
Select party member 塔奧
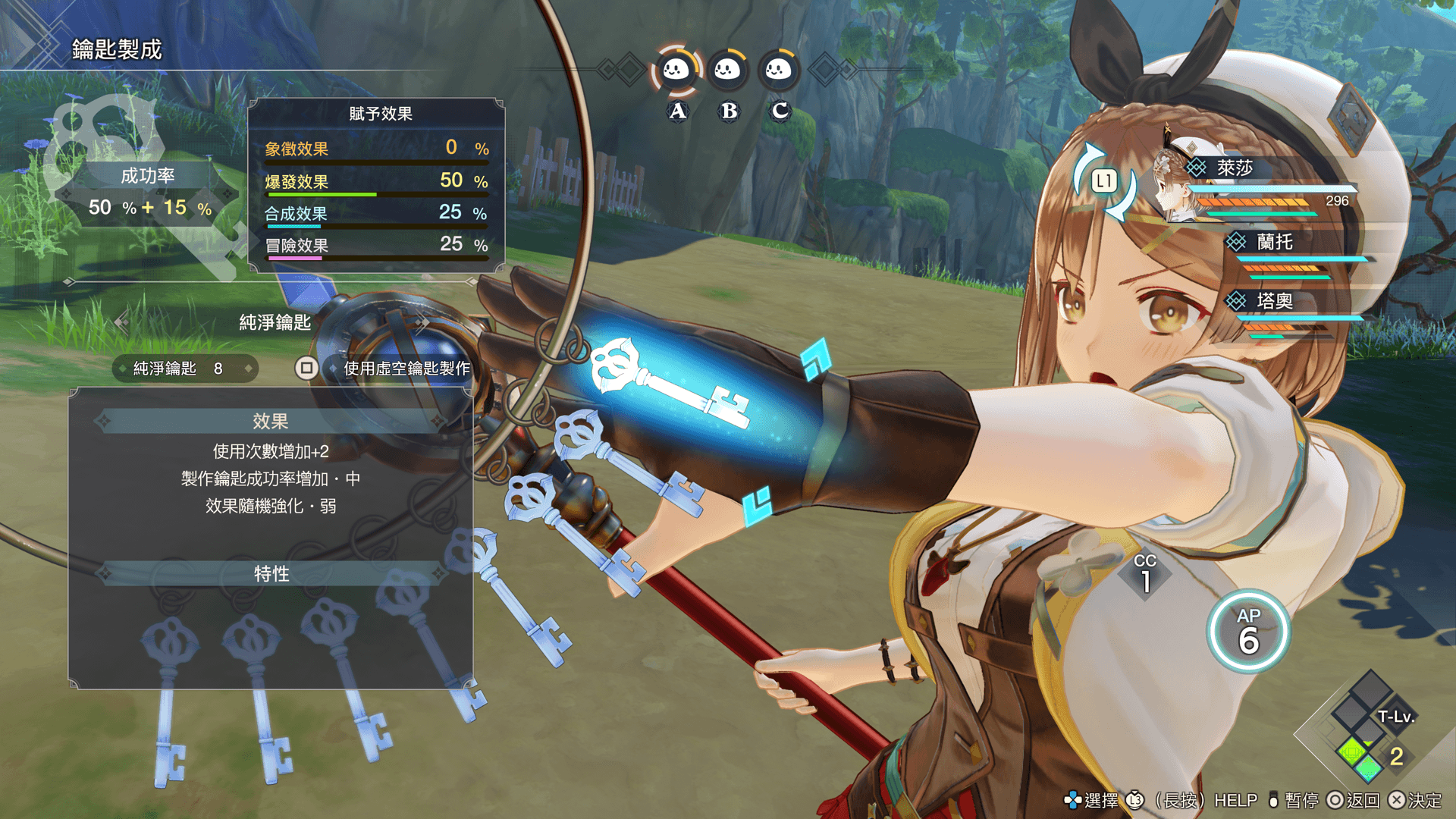pos(1274,301)
